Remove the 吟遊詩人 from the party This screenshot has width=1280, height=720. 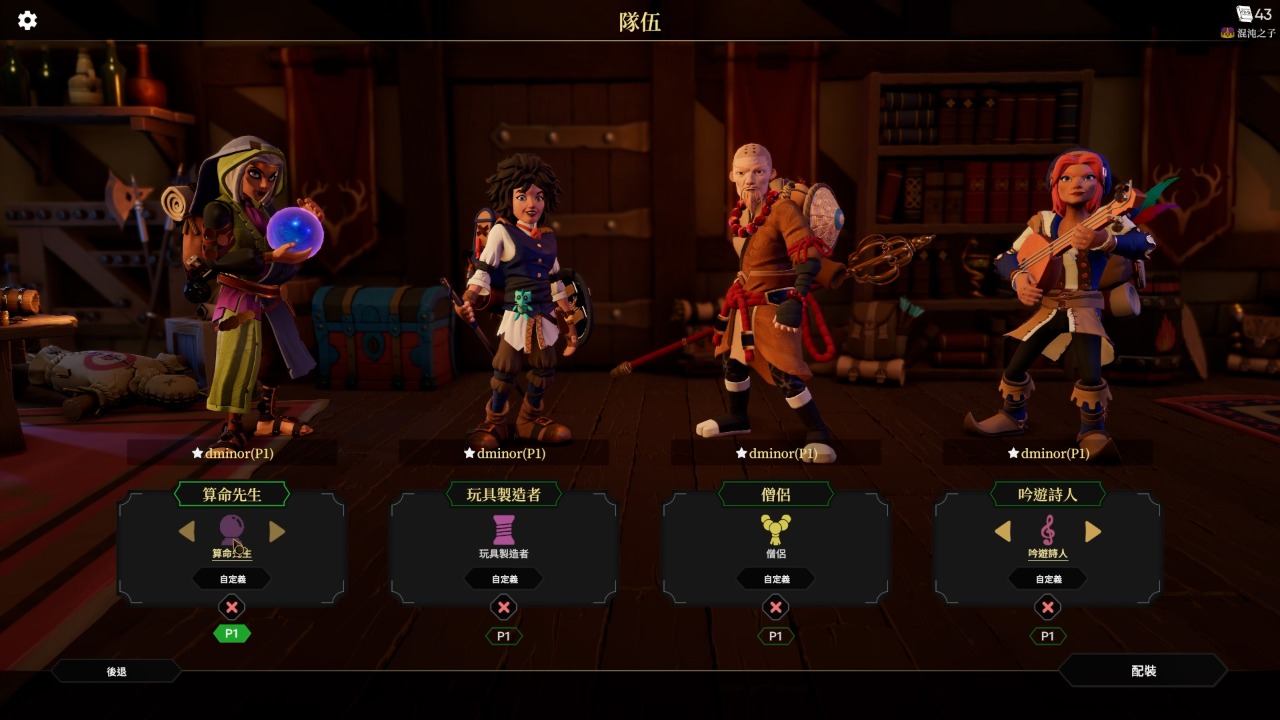(1048, 607)
